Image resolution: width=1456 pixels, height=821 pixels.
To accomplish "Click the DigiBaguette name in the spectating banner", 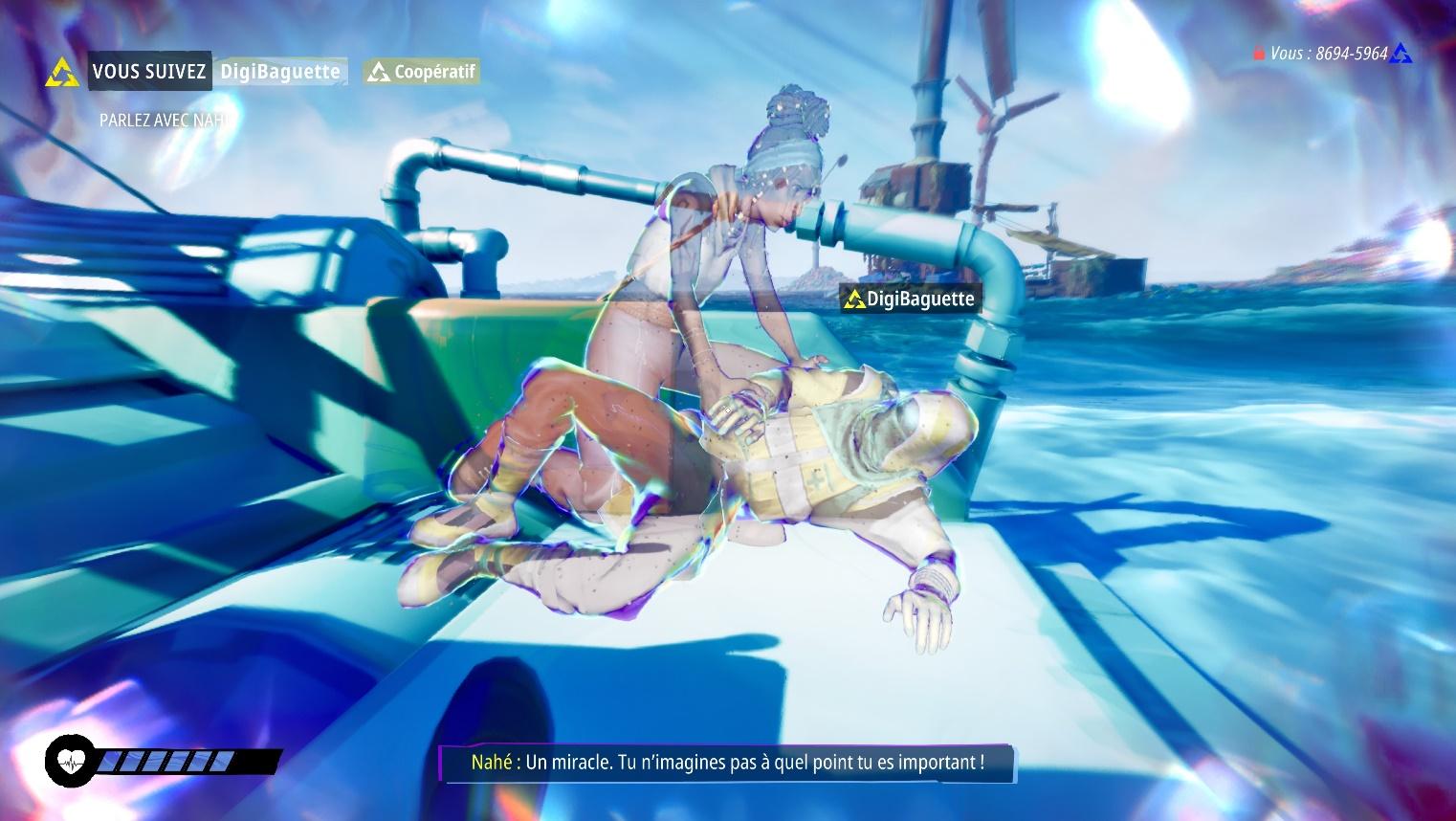I will [x=279, y=72].
